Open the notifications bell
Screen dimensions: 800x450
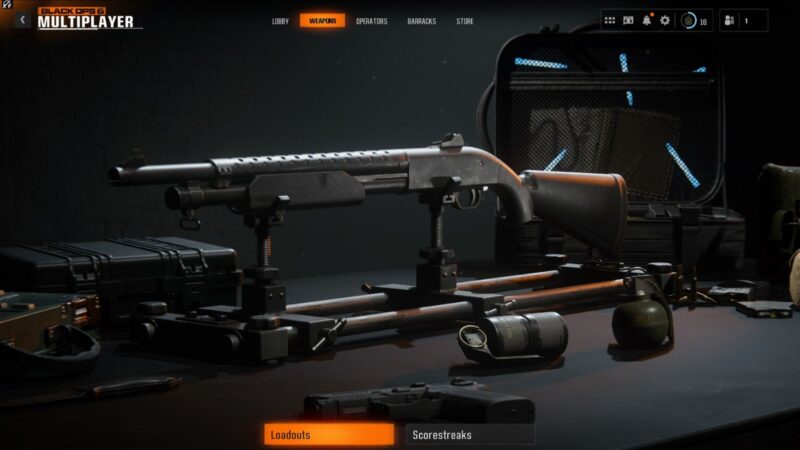pyautogui.click(x=647, y=20)
